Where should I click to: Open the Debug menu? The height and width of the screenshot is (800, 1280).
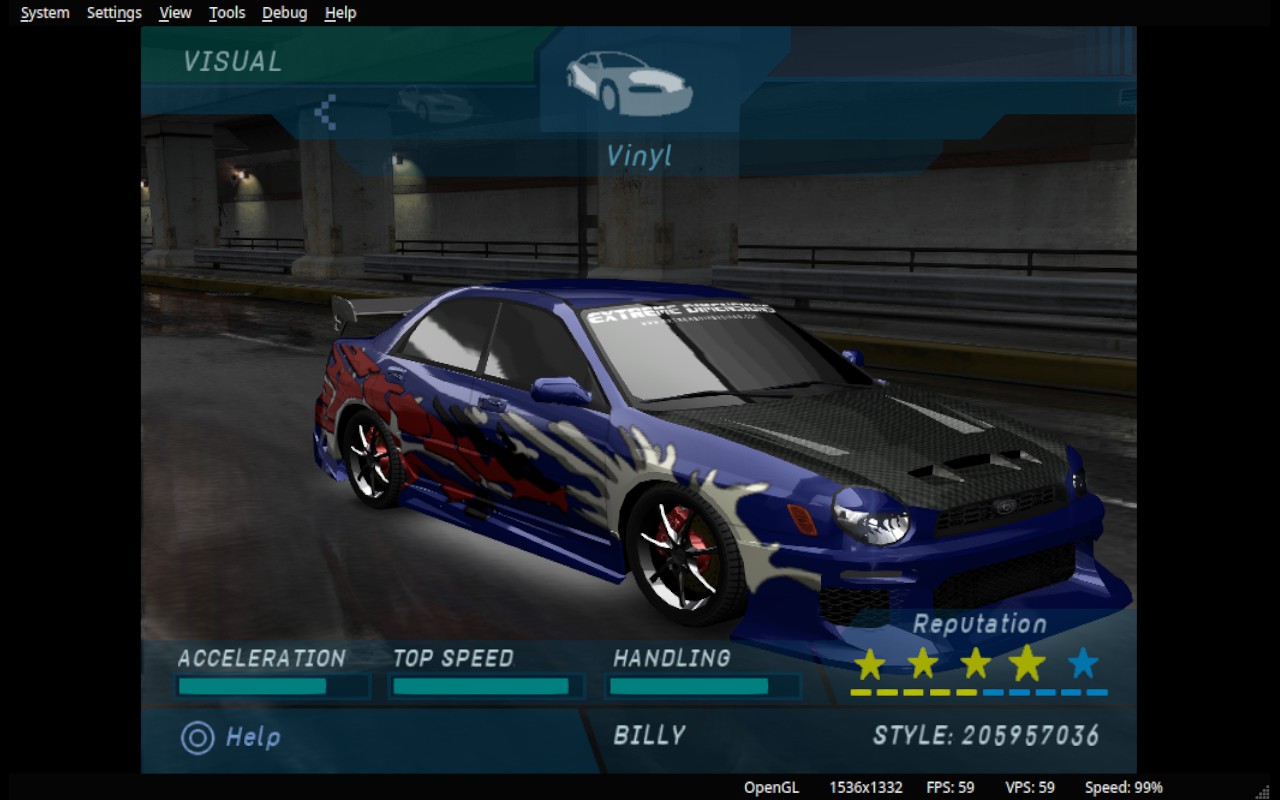285,13
